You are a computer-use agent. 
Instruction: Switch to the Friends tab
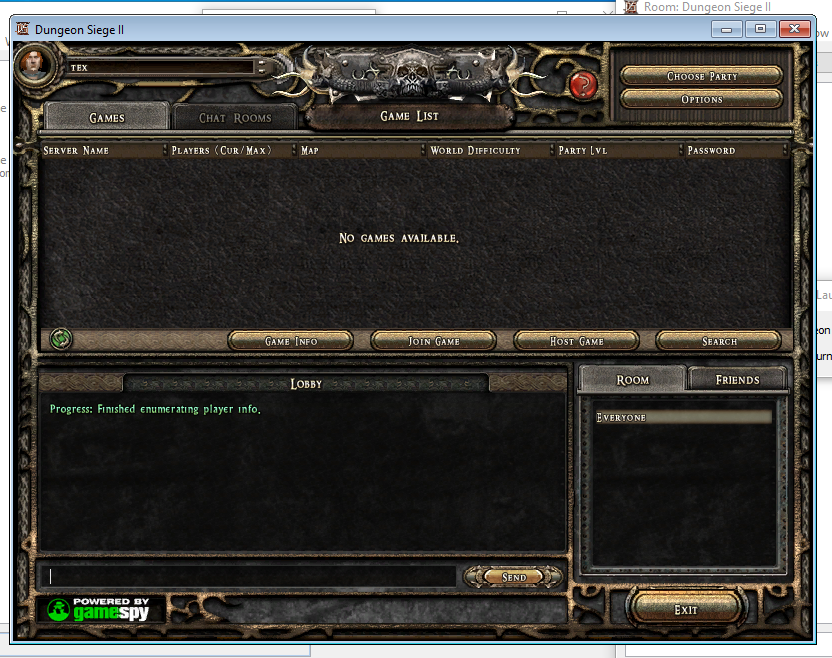737,380
